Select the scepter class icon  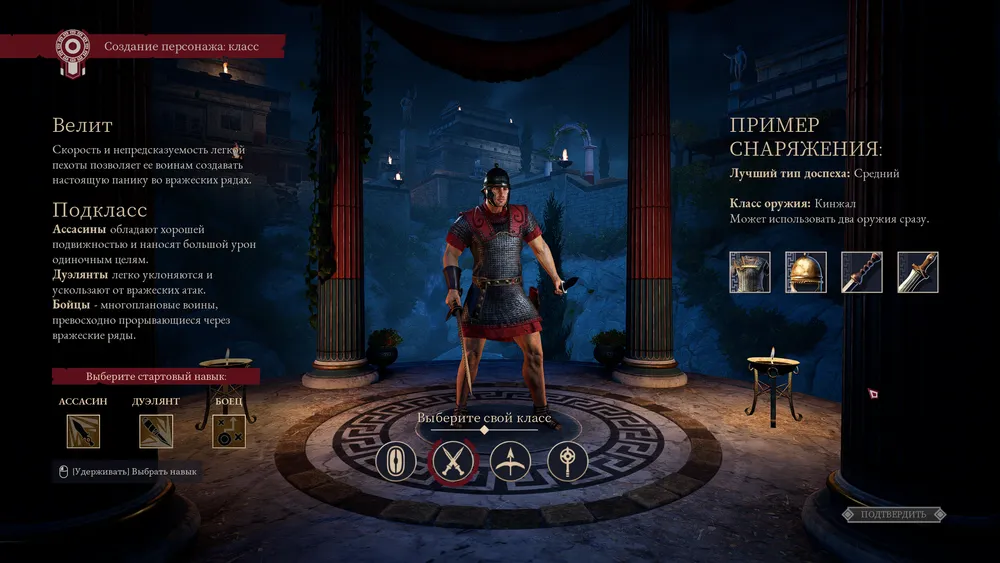click(x=567, y=462)
